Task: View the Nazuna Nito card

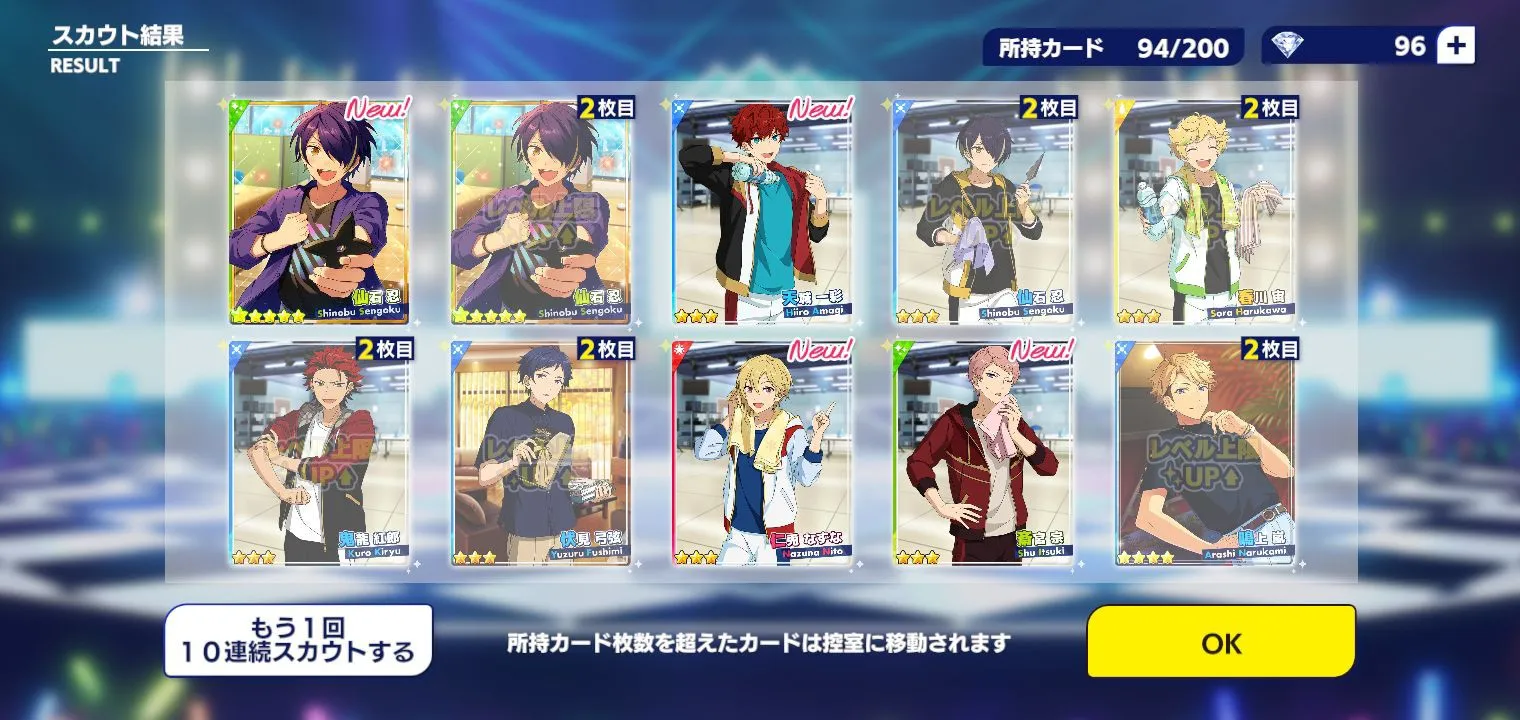Action: [x=764, y=451]
